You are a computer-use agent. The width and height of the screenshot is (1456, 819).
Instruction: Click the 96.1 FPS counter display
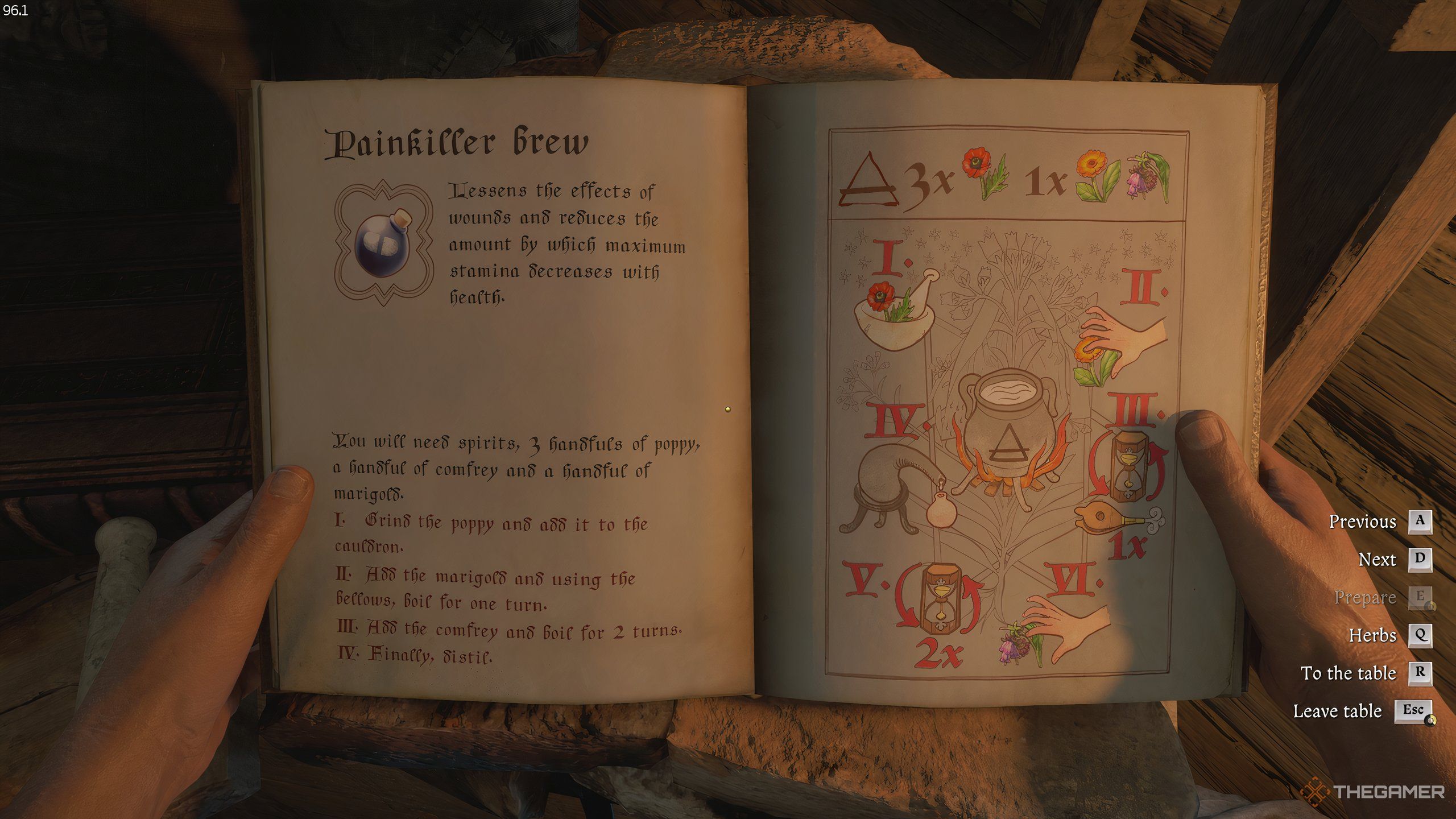15,10
